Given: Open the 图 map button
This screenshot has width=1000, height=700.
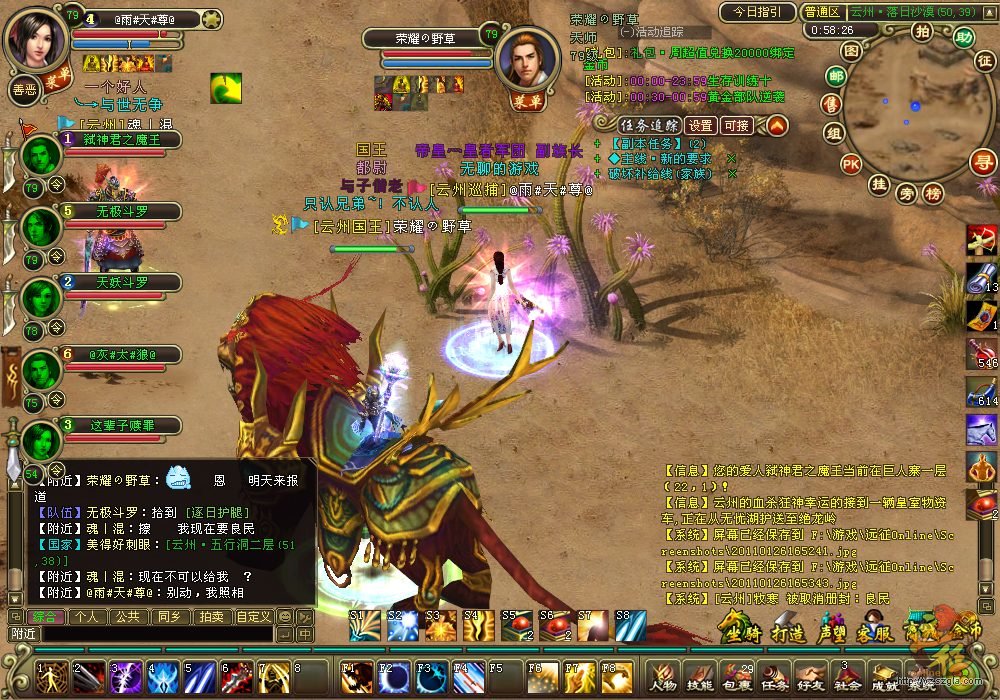Looking at the screenshot, I should 851,50.
